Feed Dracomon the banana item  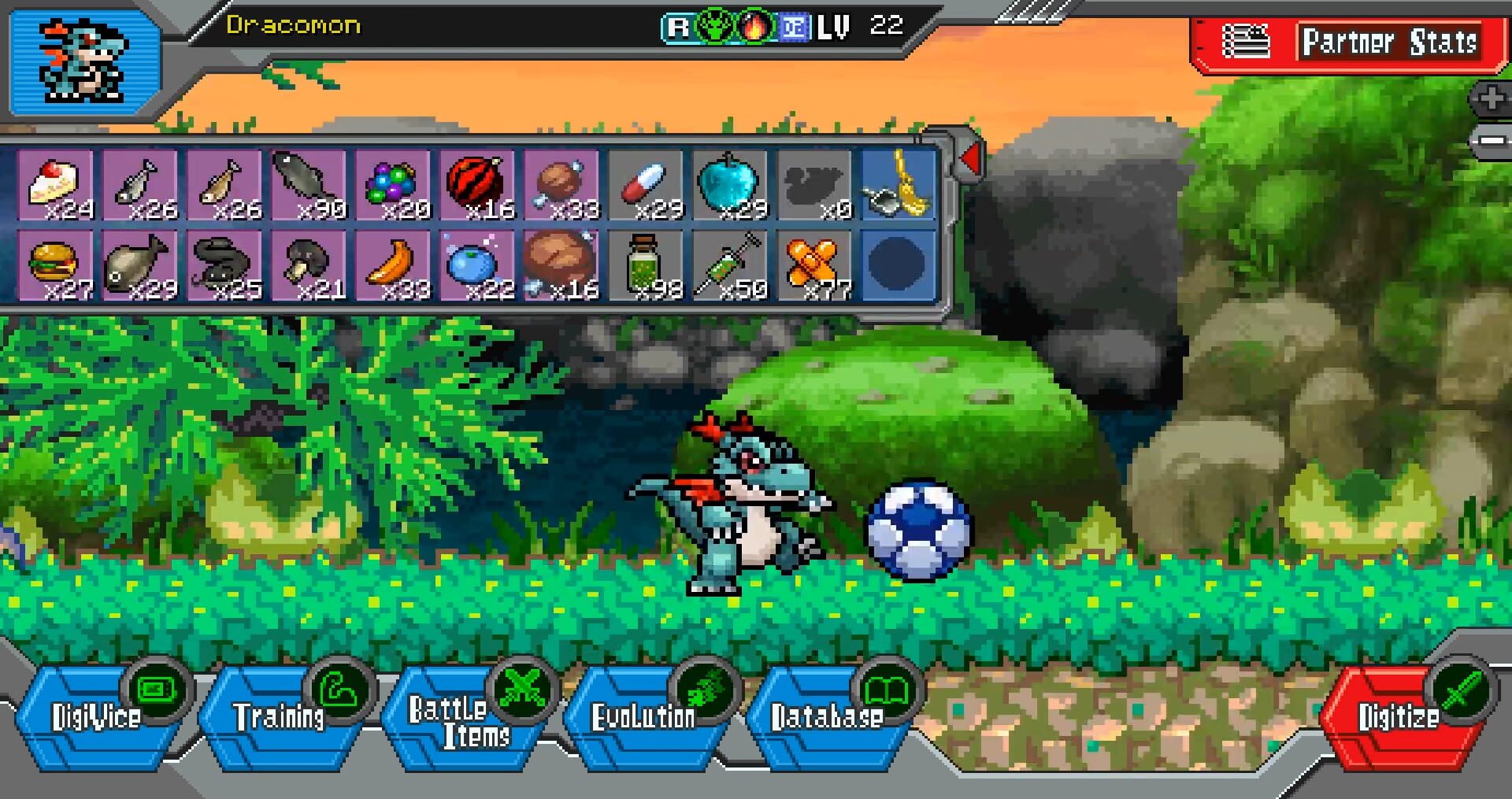(x=398, y=264)
